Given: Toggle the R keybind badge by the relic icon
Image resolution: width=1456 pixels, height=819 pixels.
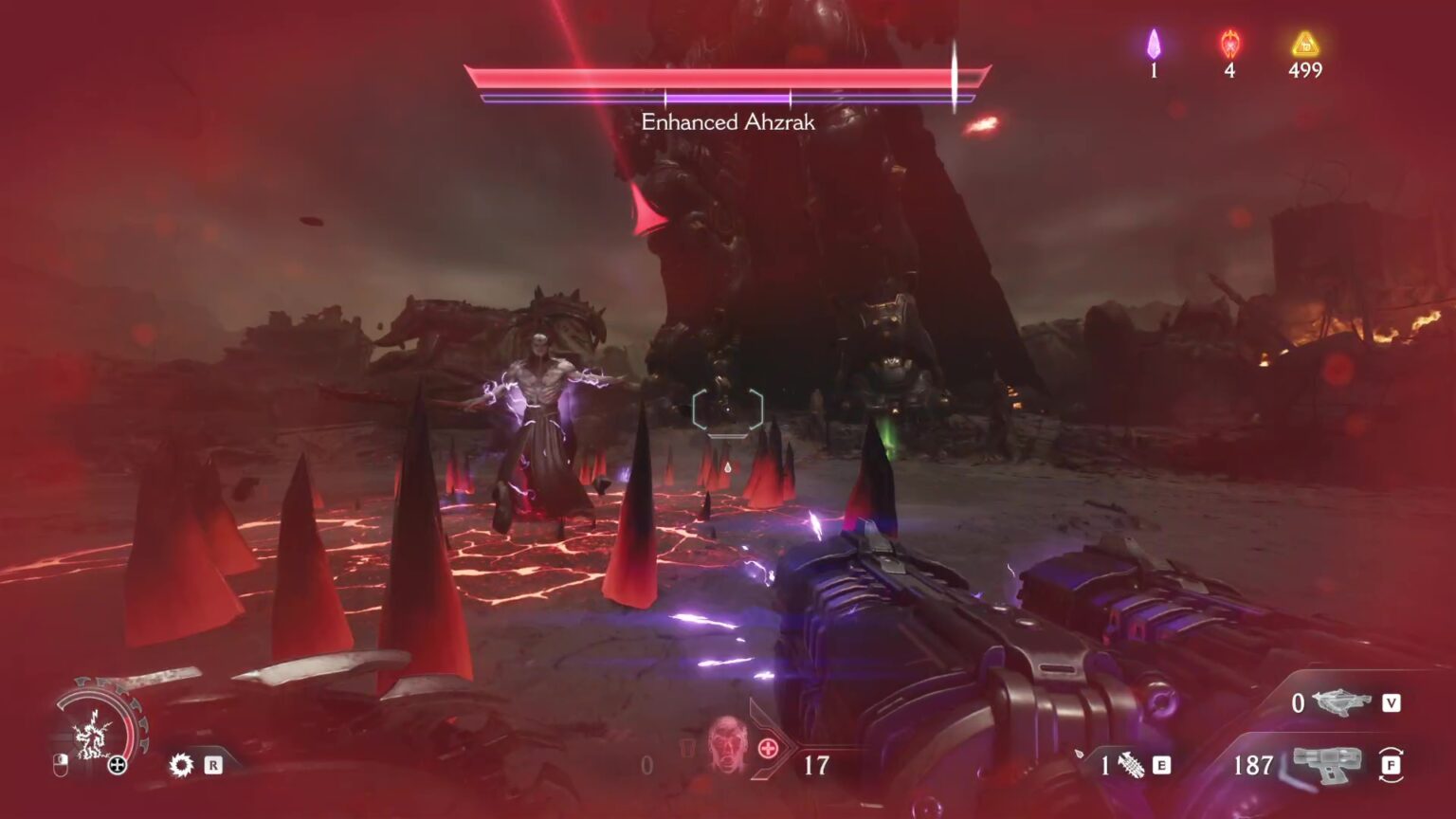Looking at the screenshot, I should click(x=213, y=765).
